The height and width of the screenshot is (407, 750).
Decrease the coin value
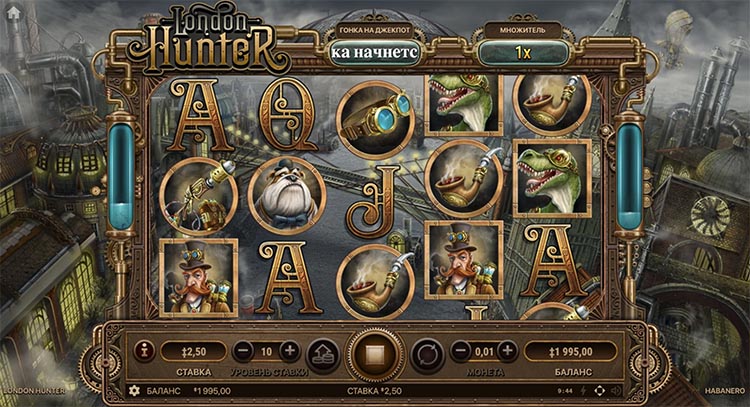tap(461, 351)
